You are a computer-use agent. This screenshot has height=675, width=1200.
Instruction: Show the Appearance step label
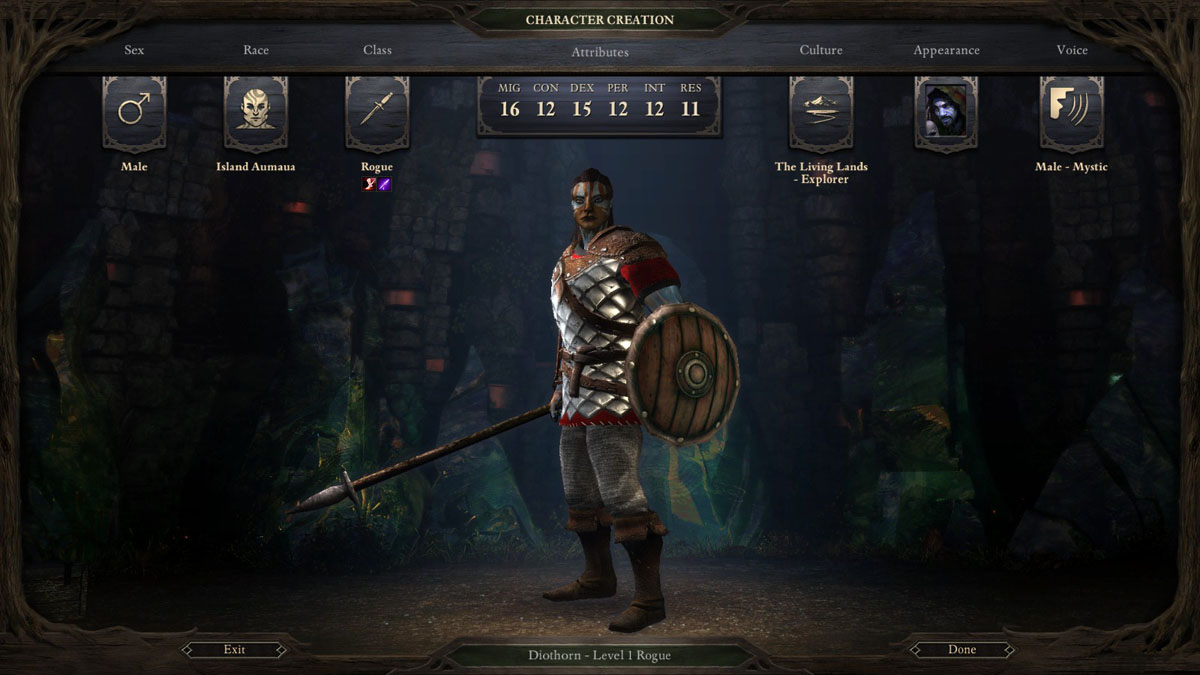click(946, 51)
